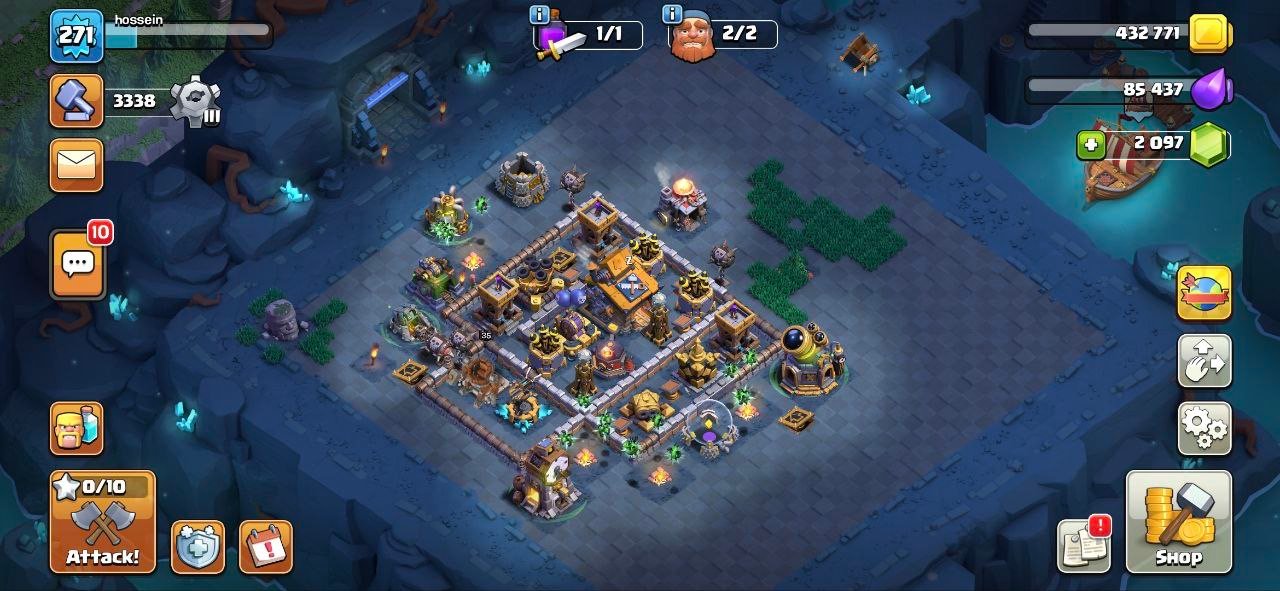Open the barbarian army overview button
Image resolution: width=1280 pixels, height=591 pixels.
(x=77, y=428)
